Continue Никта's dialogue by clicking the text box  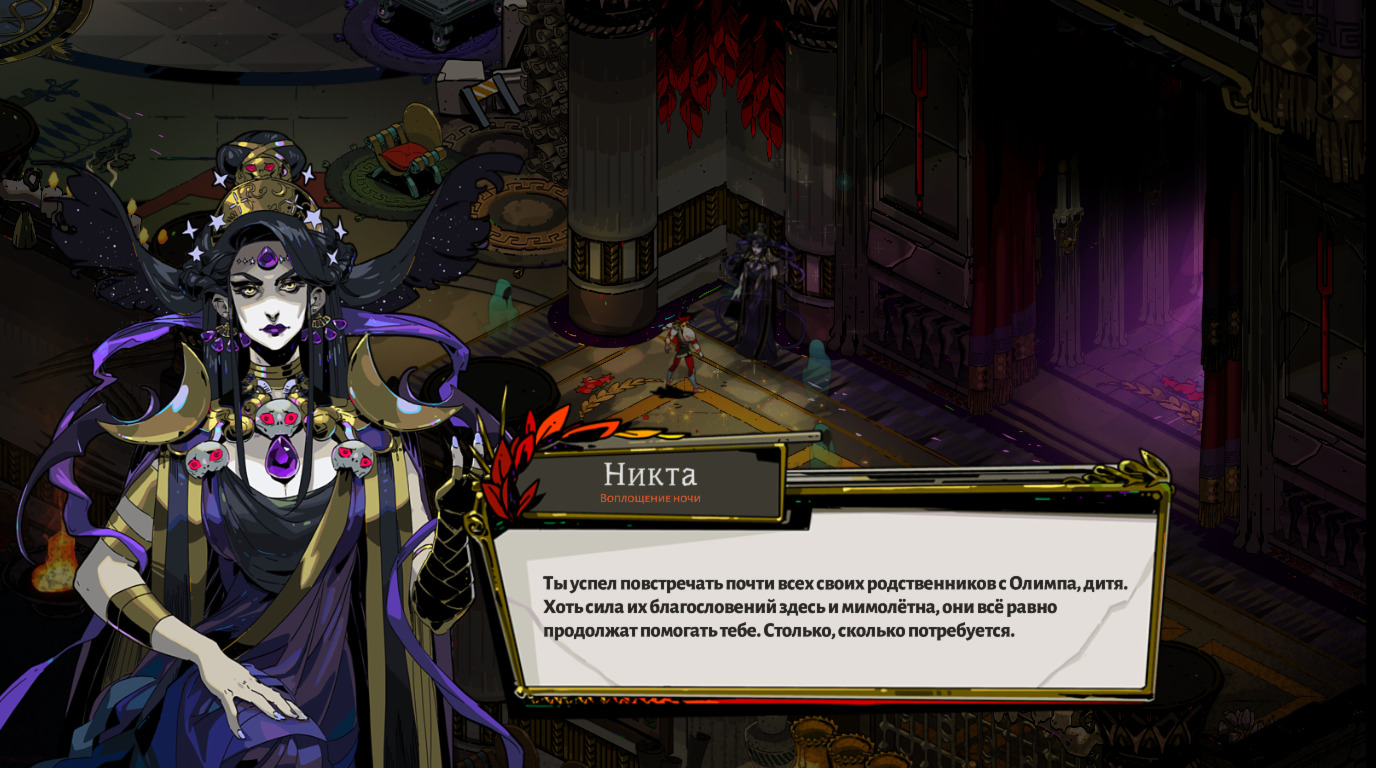835,606
